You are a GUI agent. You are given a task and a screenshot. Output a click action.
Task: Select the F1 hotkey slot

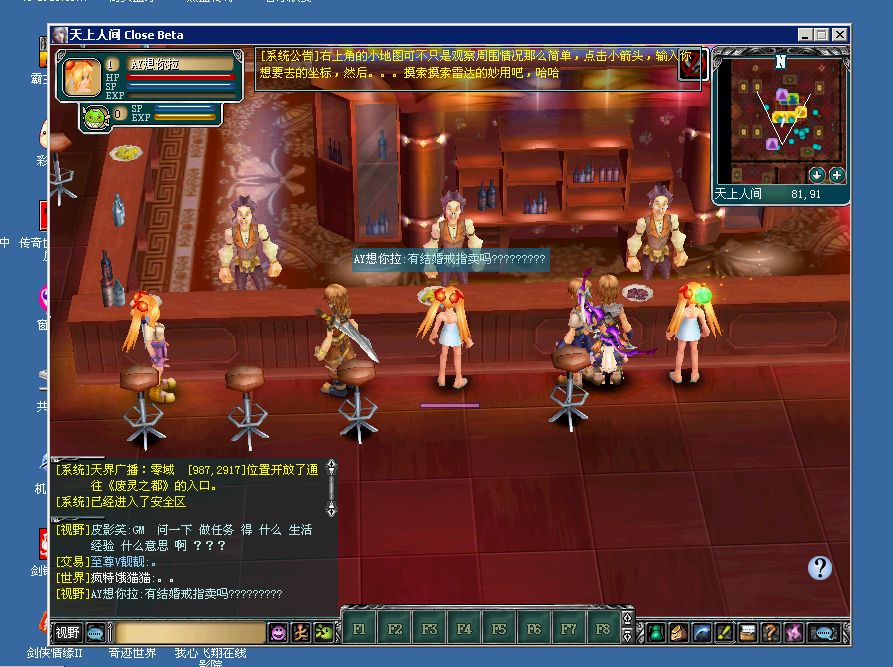point(360,629)
